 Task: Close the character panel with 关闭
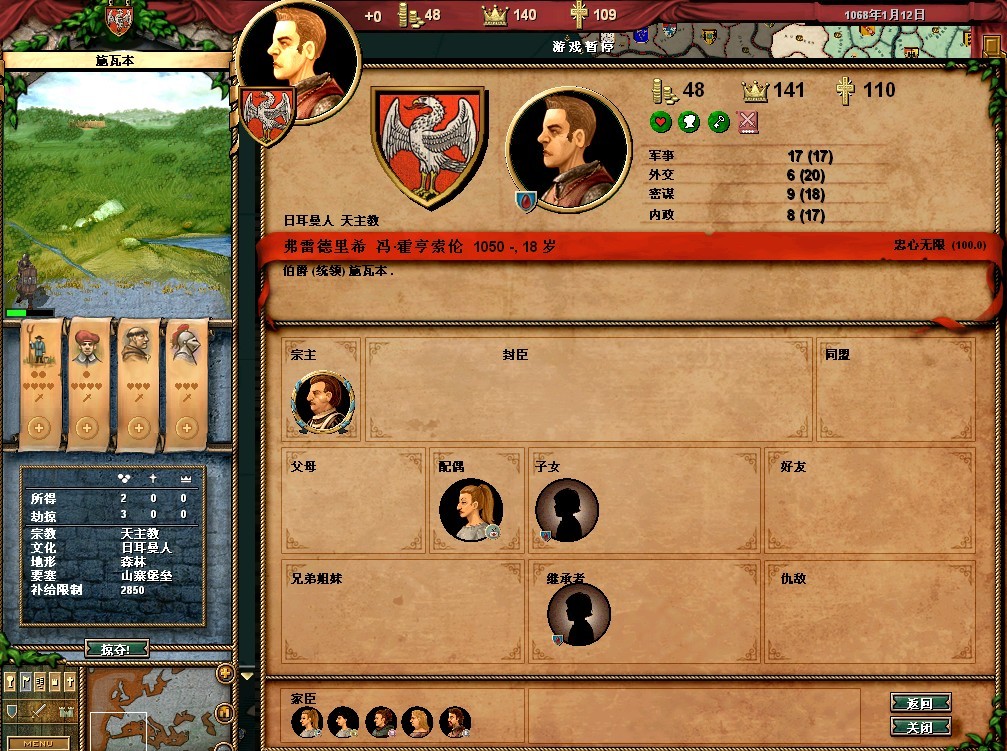coord(919,727)
